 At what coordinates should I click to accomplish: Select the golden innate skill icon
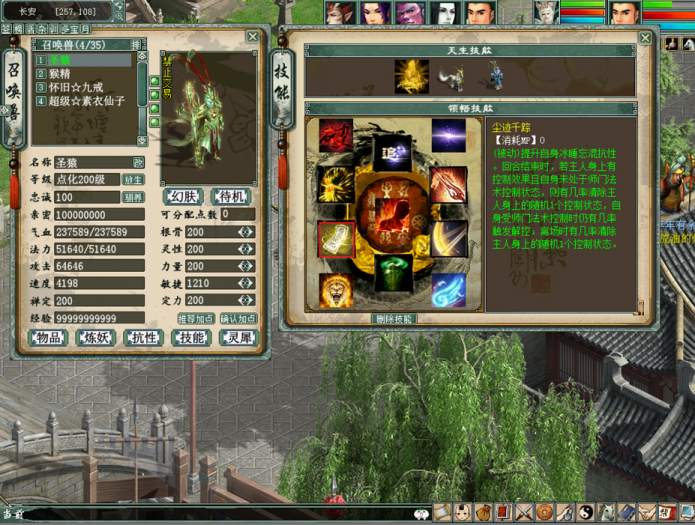(x=410, y=73)
